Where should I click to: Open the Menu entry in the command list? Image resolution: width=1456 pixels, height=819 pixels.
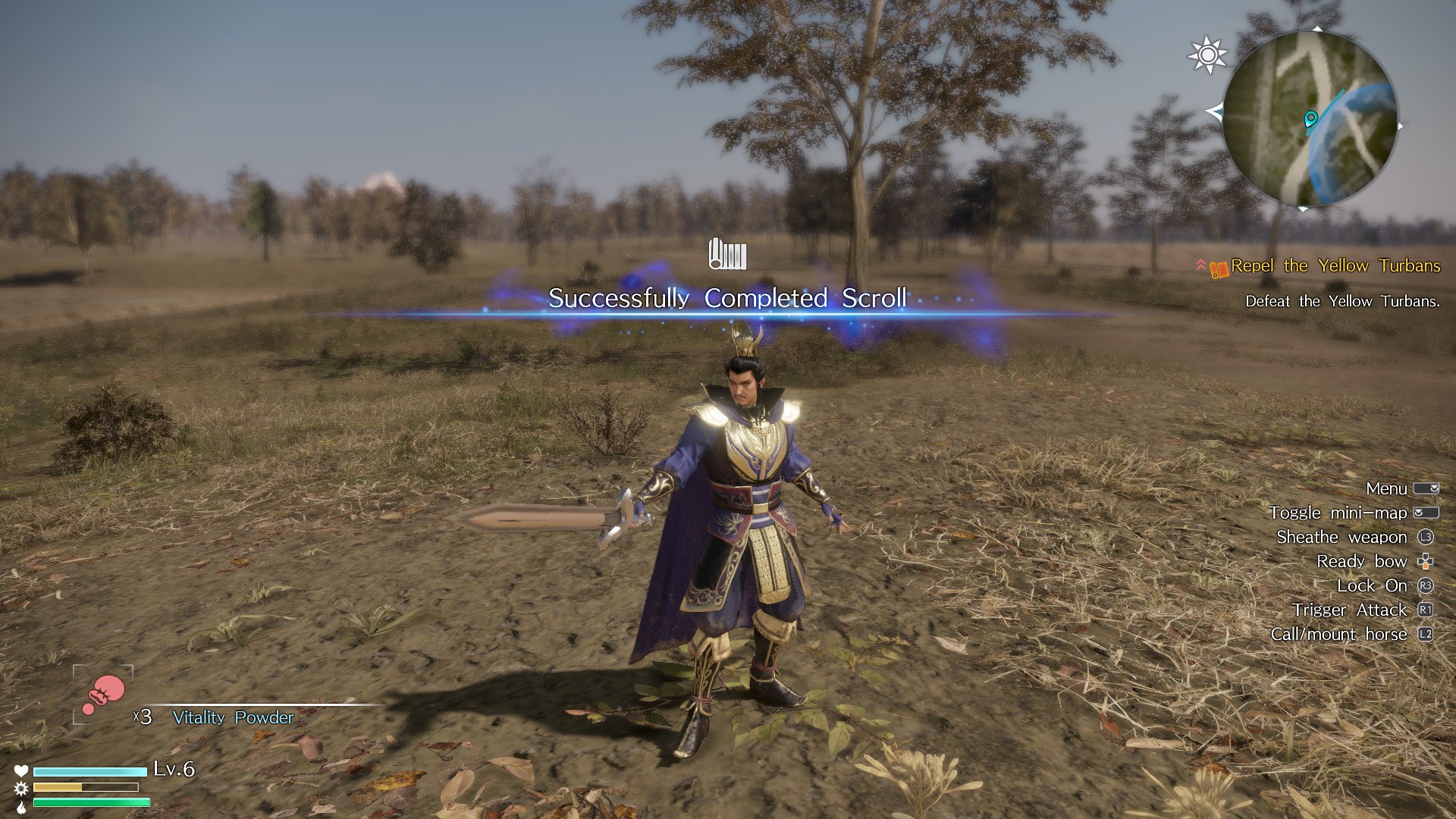1387,488
